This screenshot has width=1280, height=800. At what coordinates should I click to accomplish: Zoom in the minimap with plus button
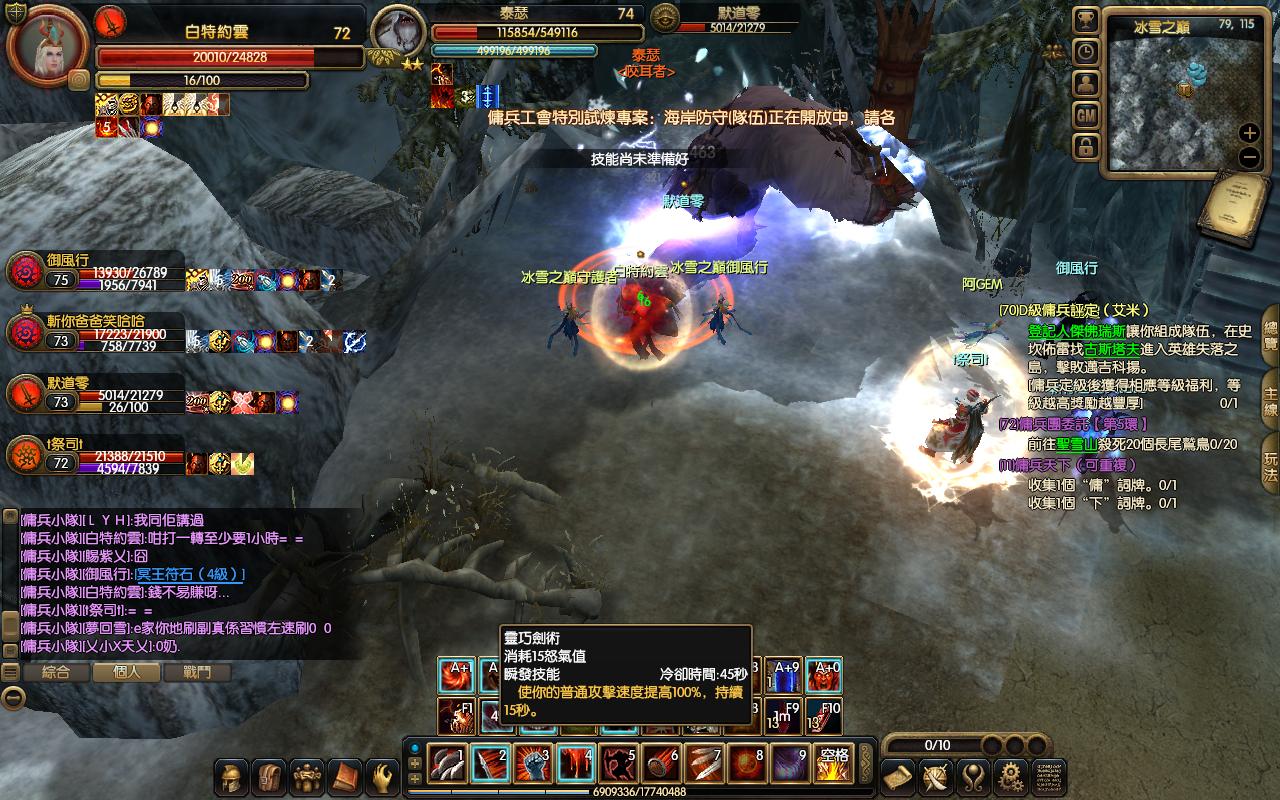1249,133
